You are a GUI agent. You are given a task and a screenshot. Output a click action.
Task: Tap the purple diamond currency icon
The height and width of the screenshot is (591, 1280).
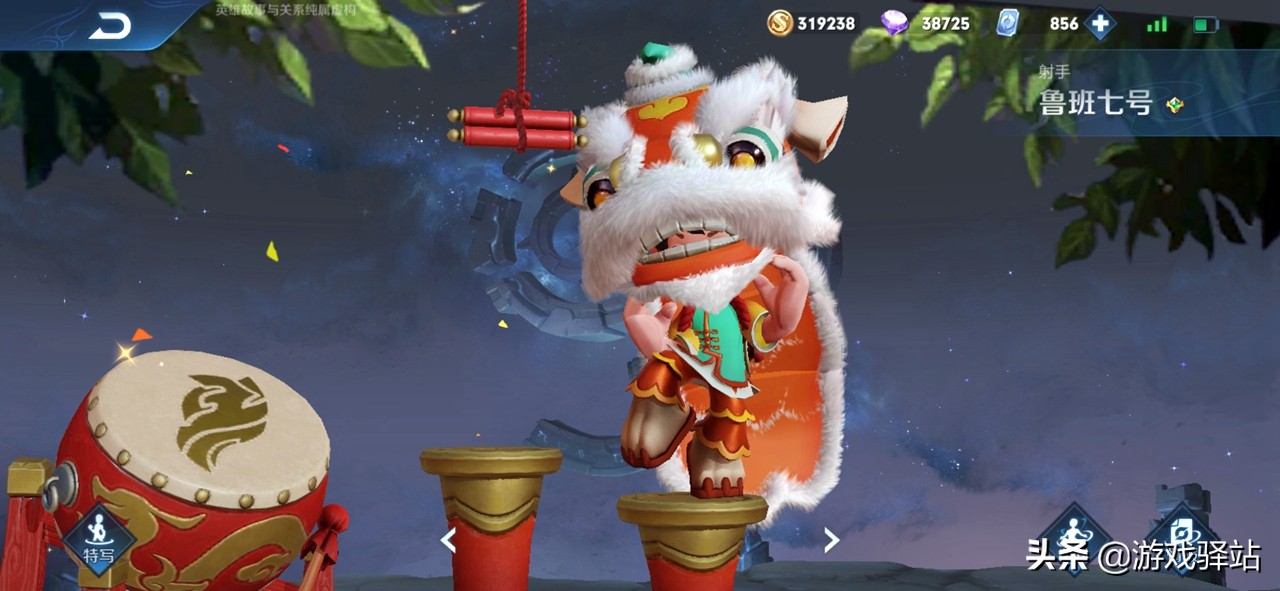(895, 23)
